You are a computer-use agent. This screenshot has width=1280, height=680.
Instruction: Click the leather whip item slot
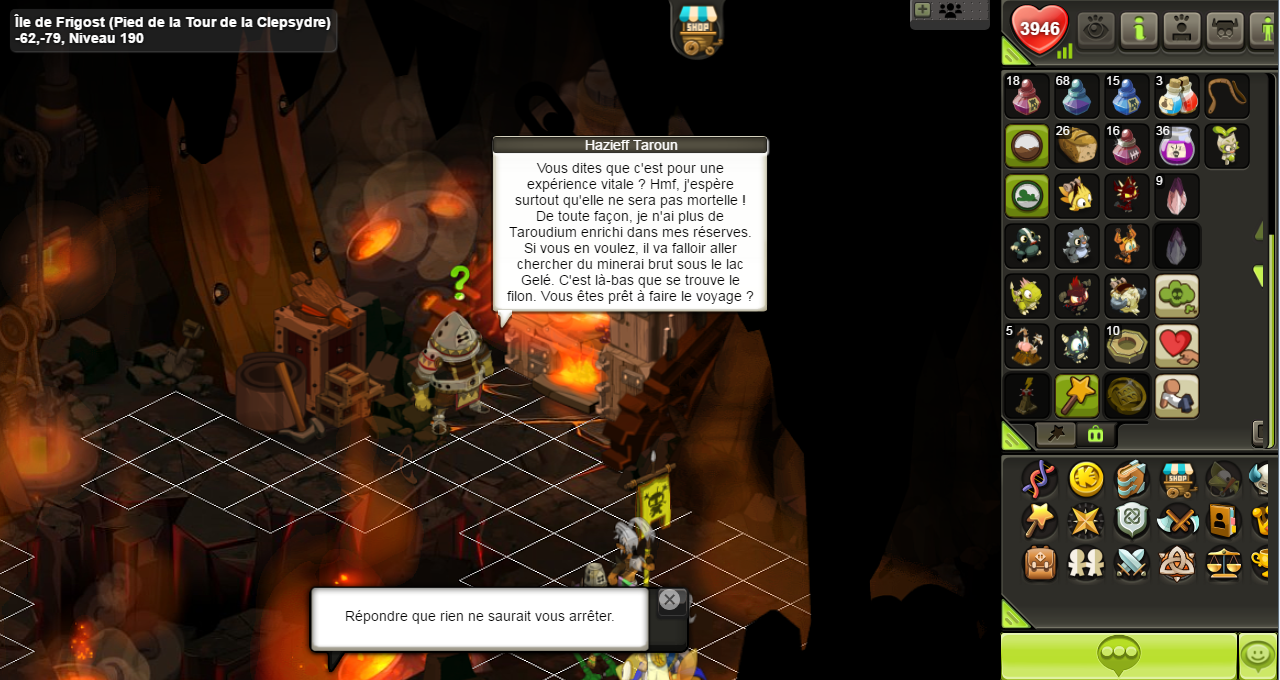click(1227, 96)
